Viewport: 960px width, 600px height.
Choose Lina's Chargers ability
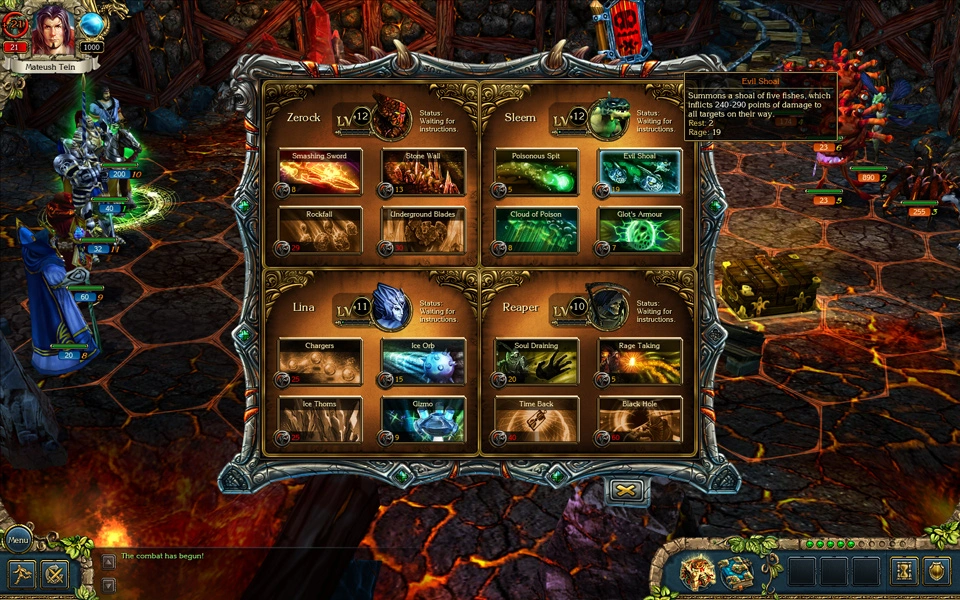point(320,362)
